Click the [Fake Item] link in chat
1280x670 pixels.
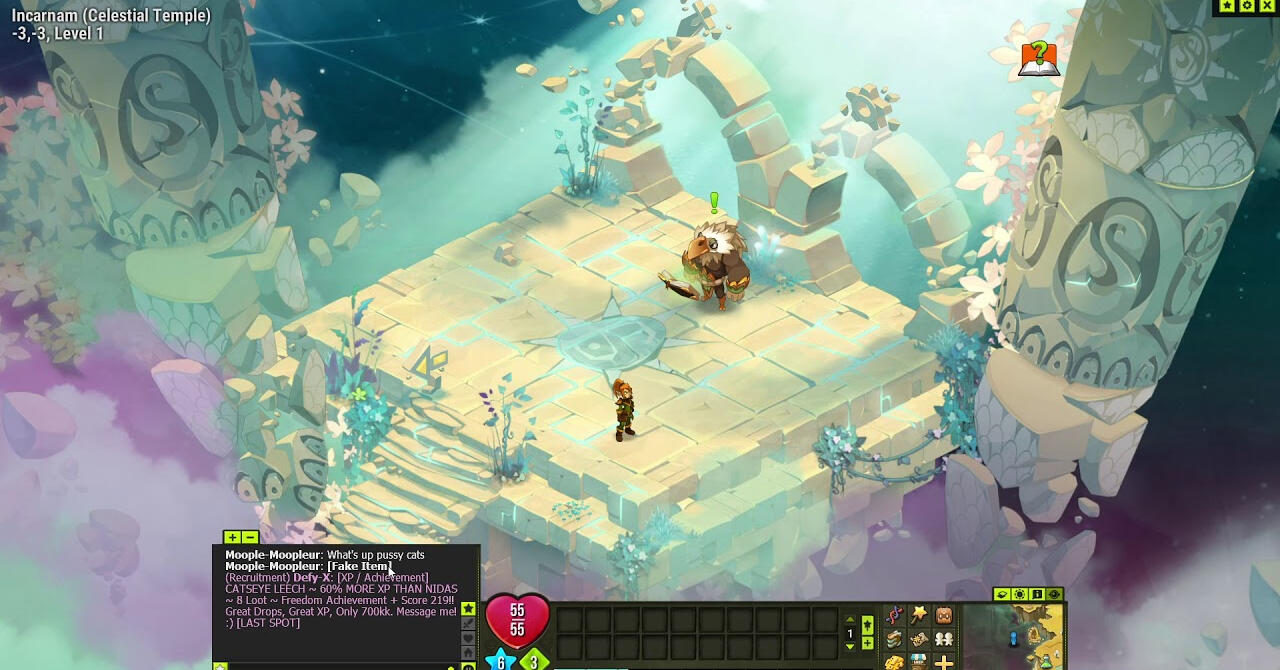click(x=359, y=566)
